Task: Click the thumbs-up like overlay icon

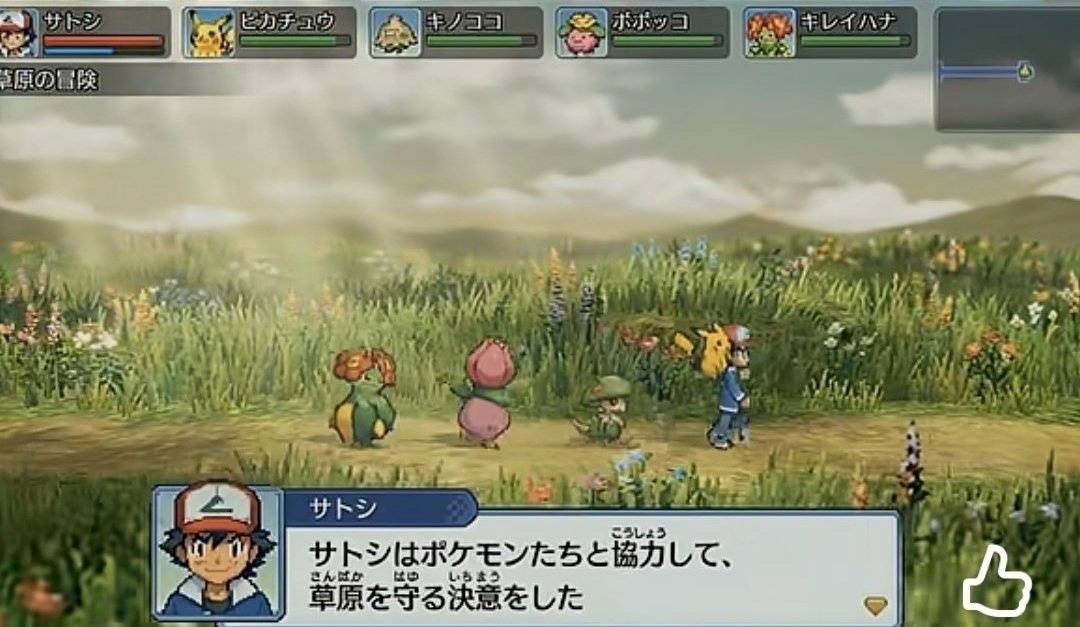Action: click(x=996, y=581)
